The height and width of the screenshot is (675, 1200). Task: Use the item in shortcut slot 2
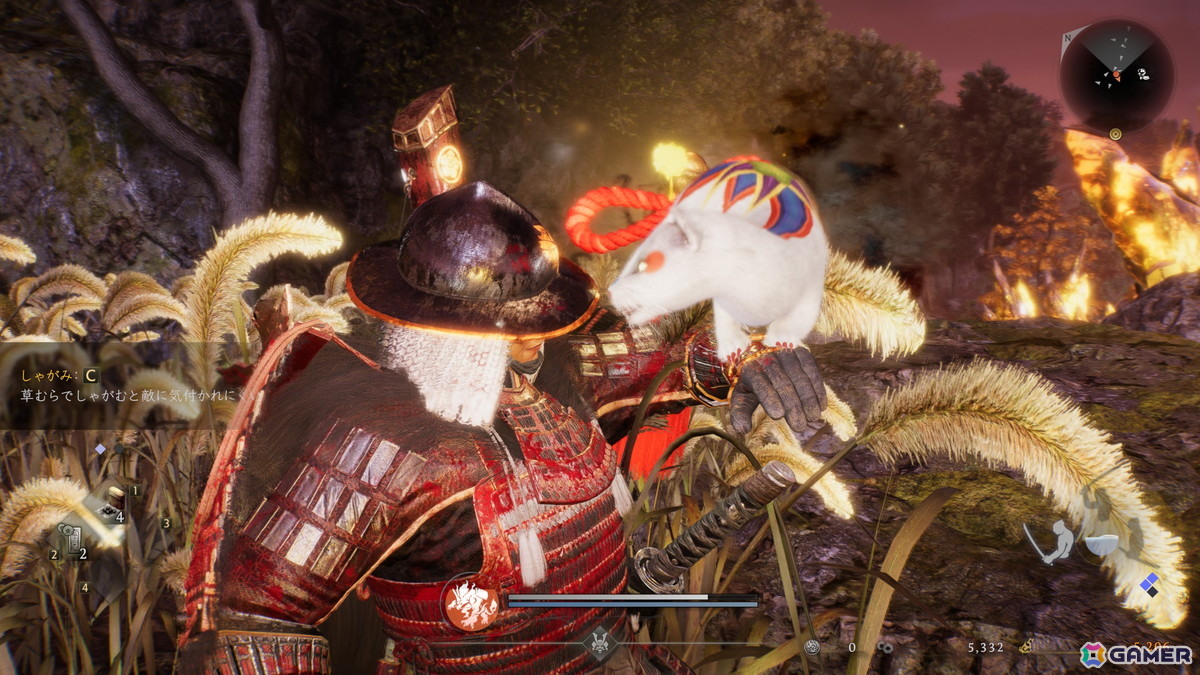point(70,539)
